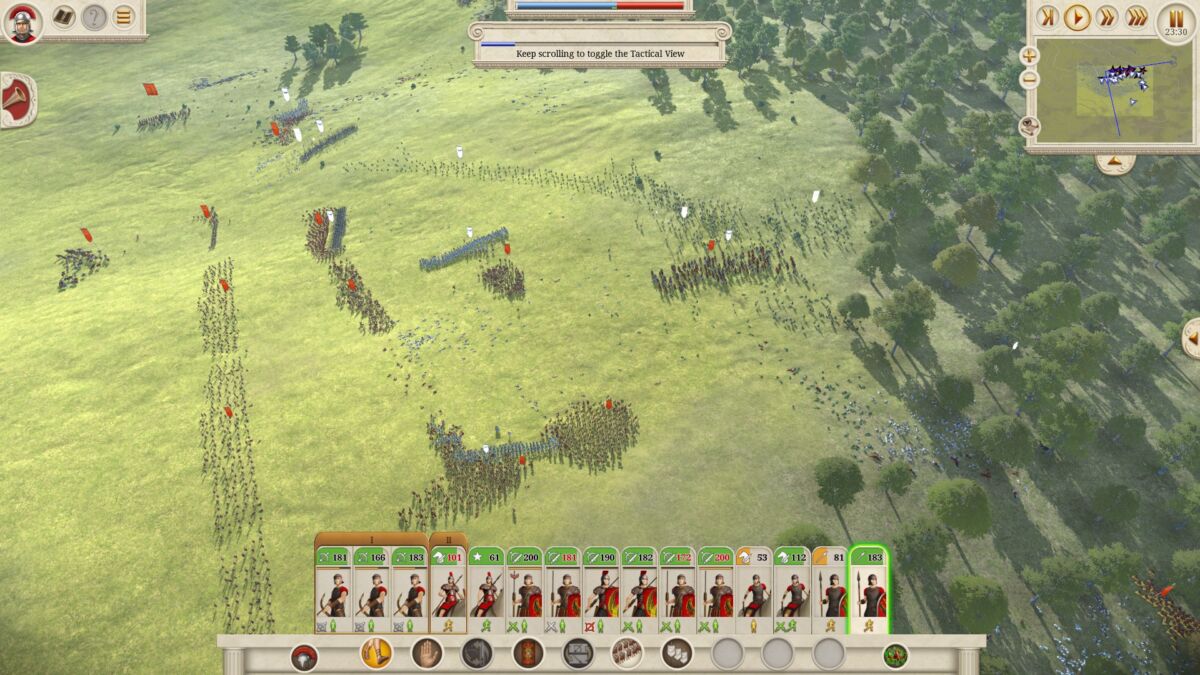Zoom in the minimap with plus button

point(1029,56)
